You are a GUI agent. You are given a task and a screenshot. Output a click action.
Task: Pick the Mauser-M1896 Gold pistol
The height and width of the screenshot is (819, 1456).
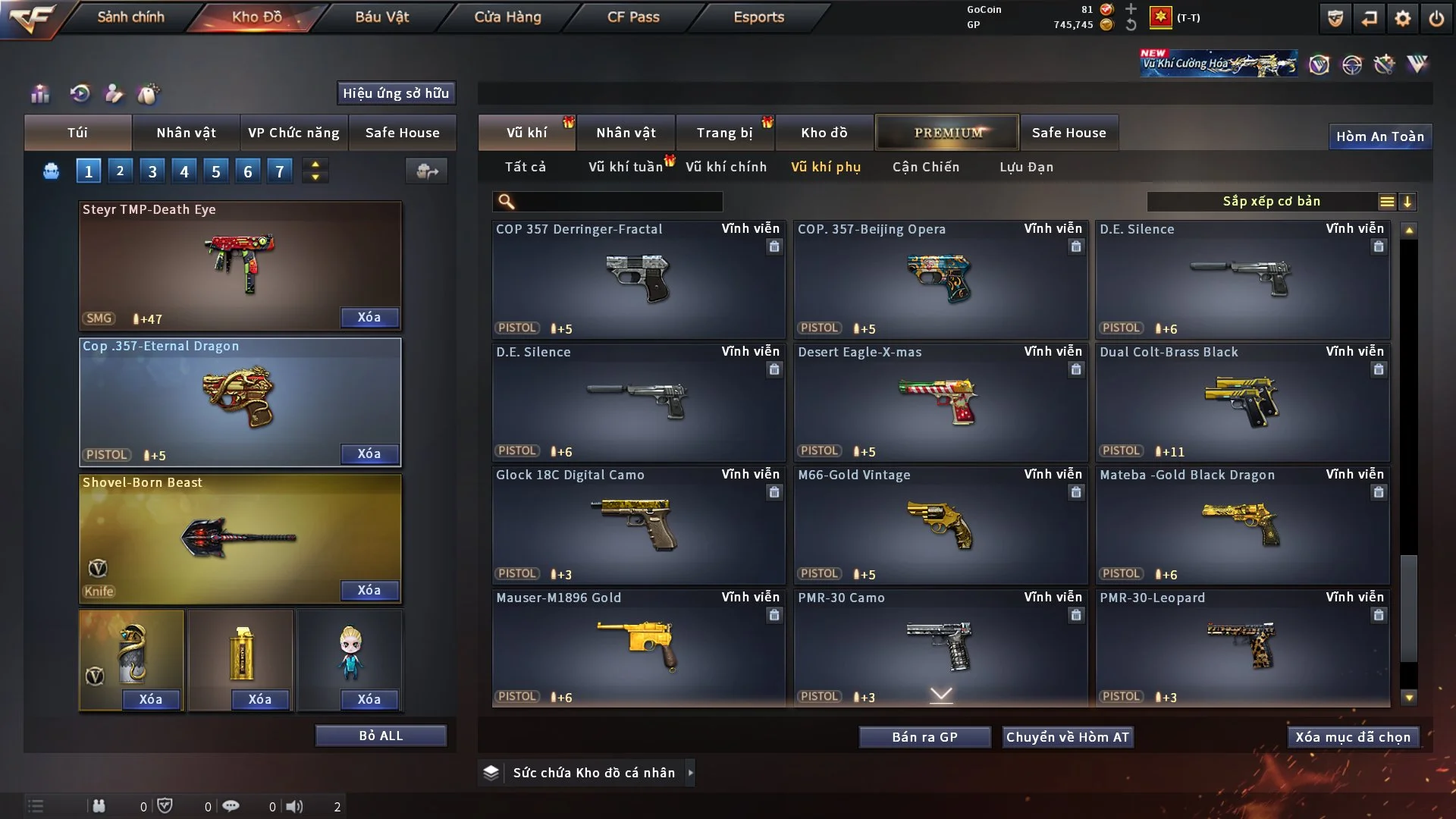(638, 648)
